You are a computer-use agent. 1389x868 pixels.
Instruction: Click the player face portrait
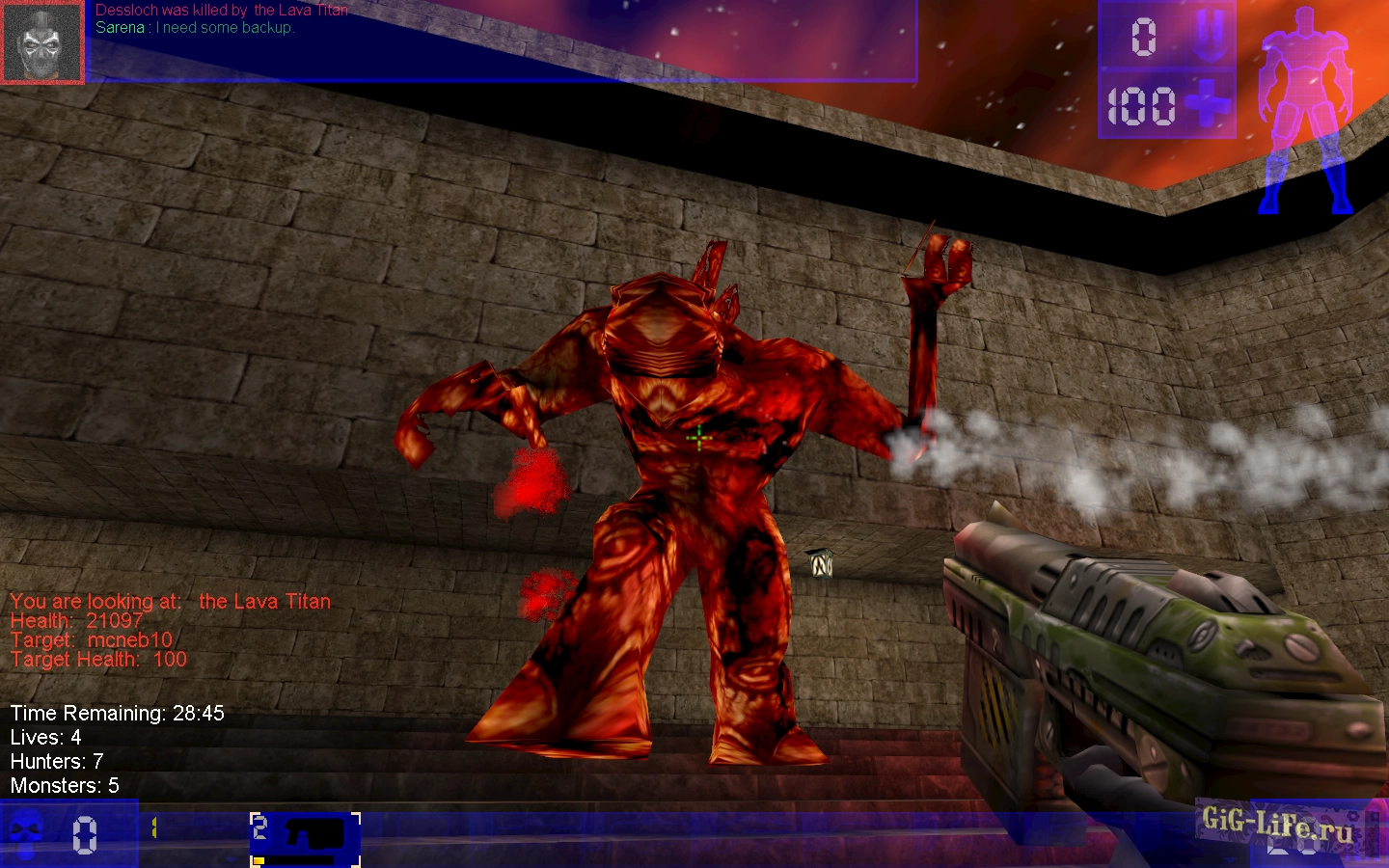(42, 41)
